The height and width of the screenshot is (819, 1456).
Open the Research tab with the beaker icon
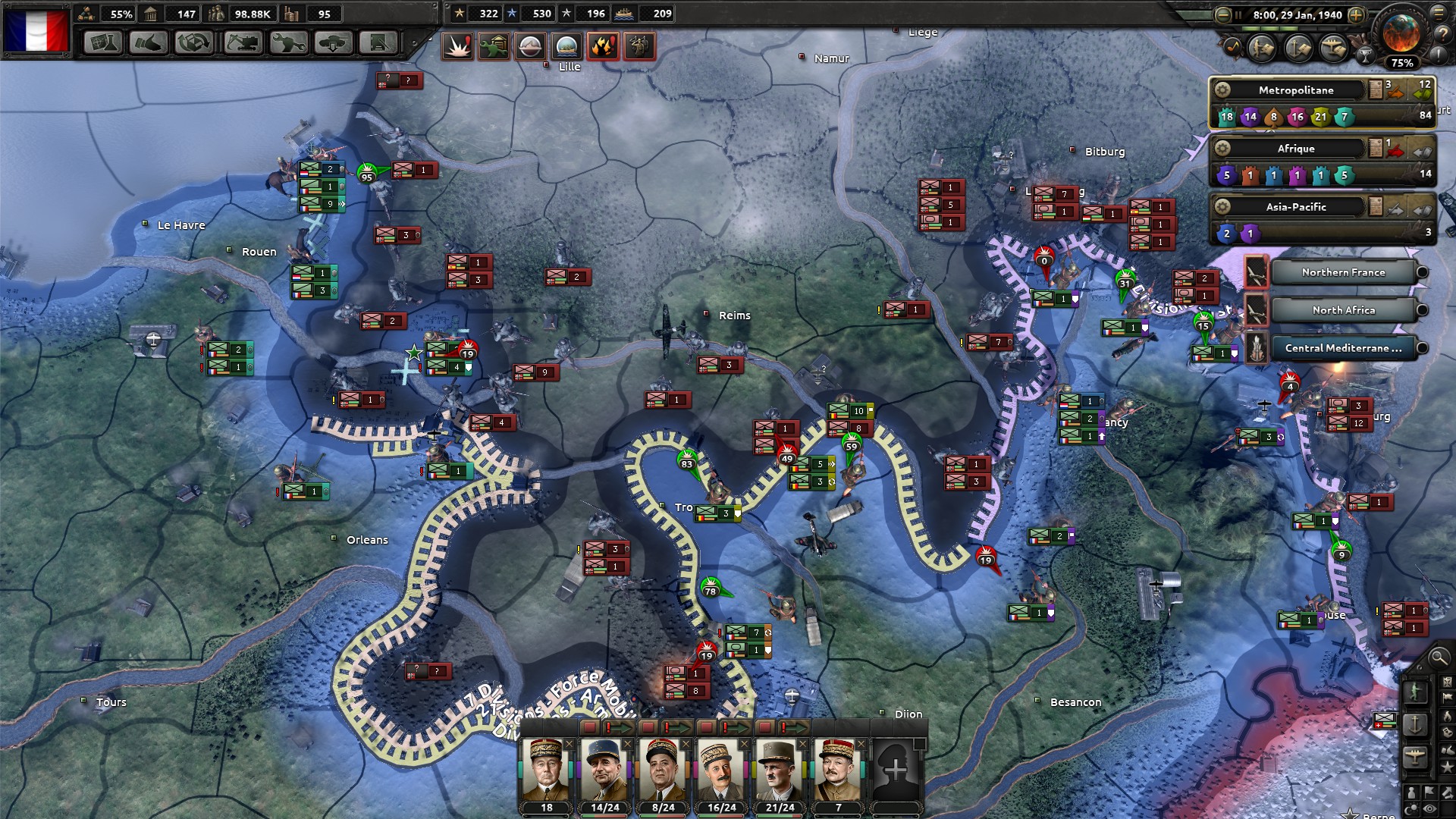(x=104, y=43)
